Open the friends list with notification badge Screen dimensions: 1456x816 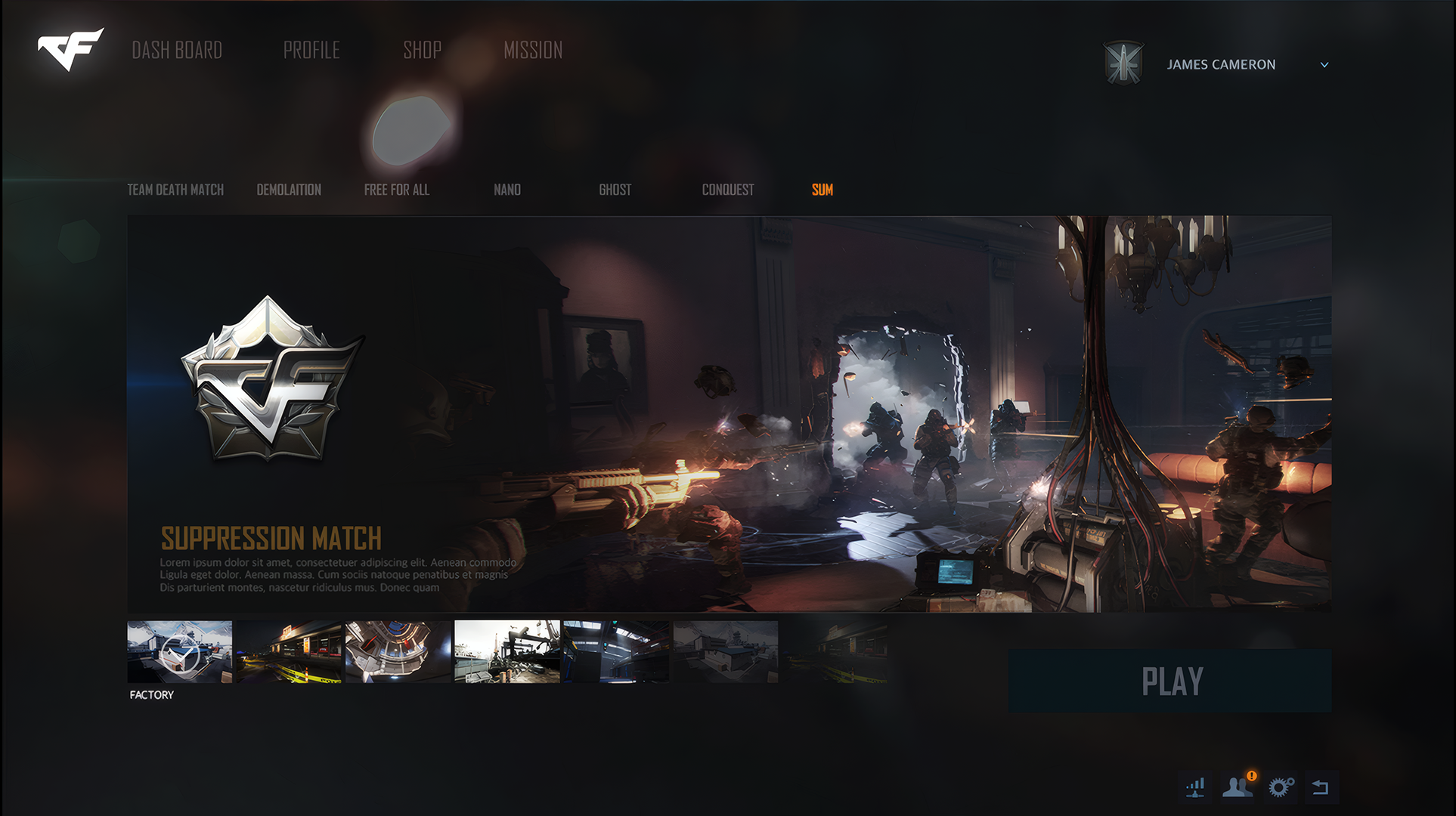coord(1237,787)
